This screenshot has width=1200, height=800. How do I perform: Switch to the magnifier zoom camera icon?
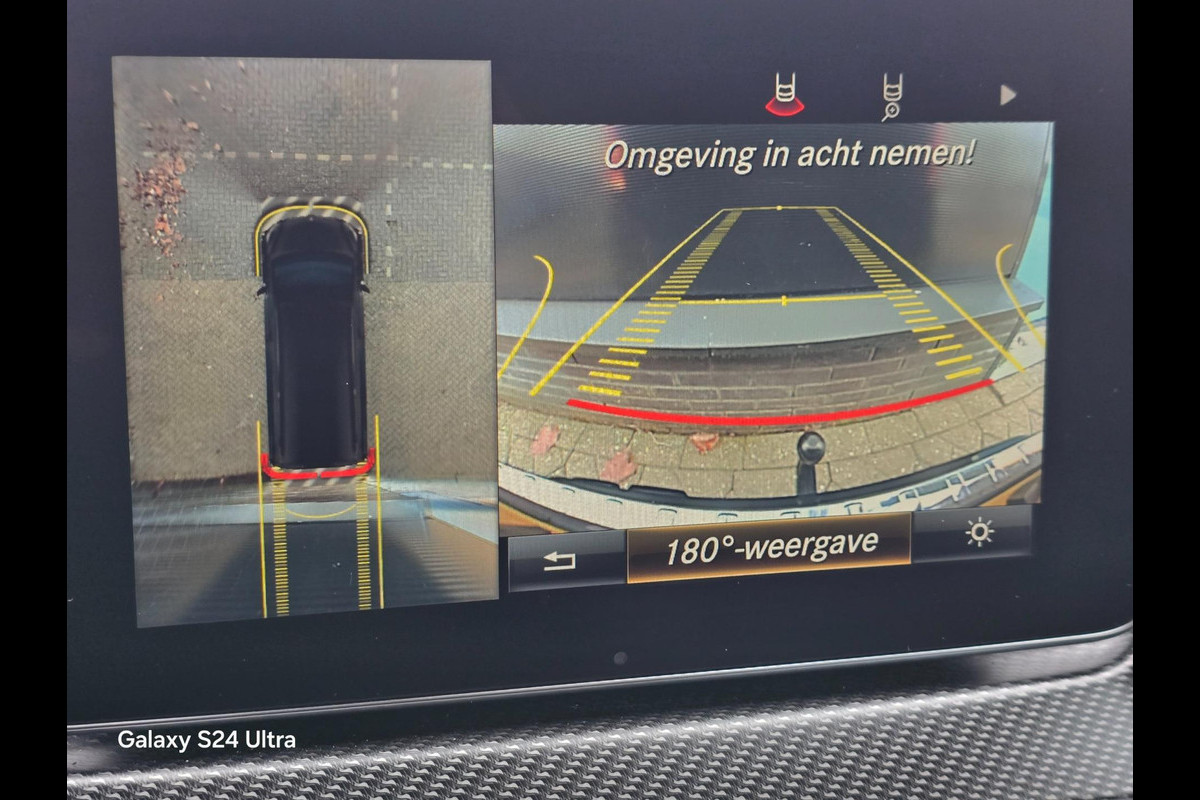pos(891,97)
